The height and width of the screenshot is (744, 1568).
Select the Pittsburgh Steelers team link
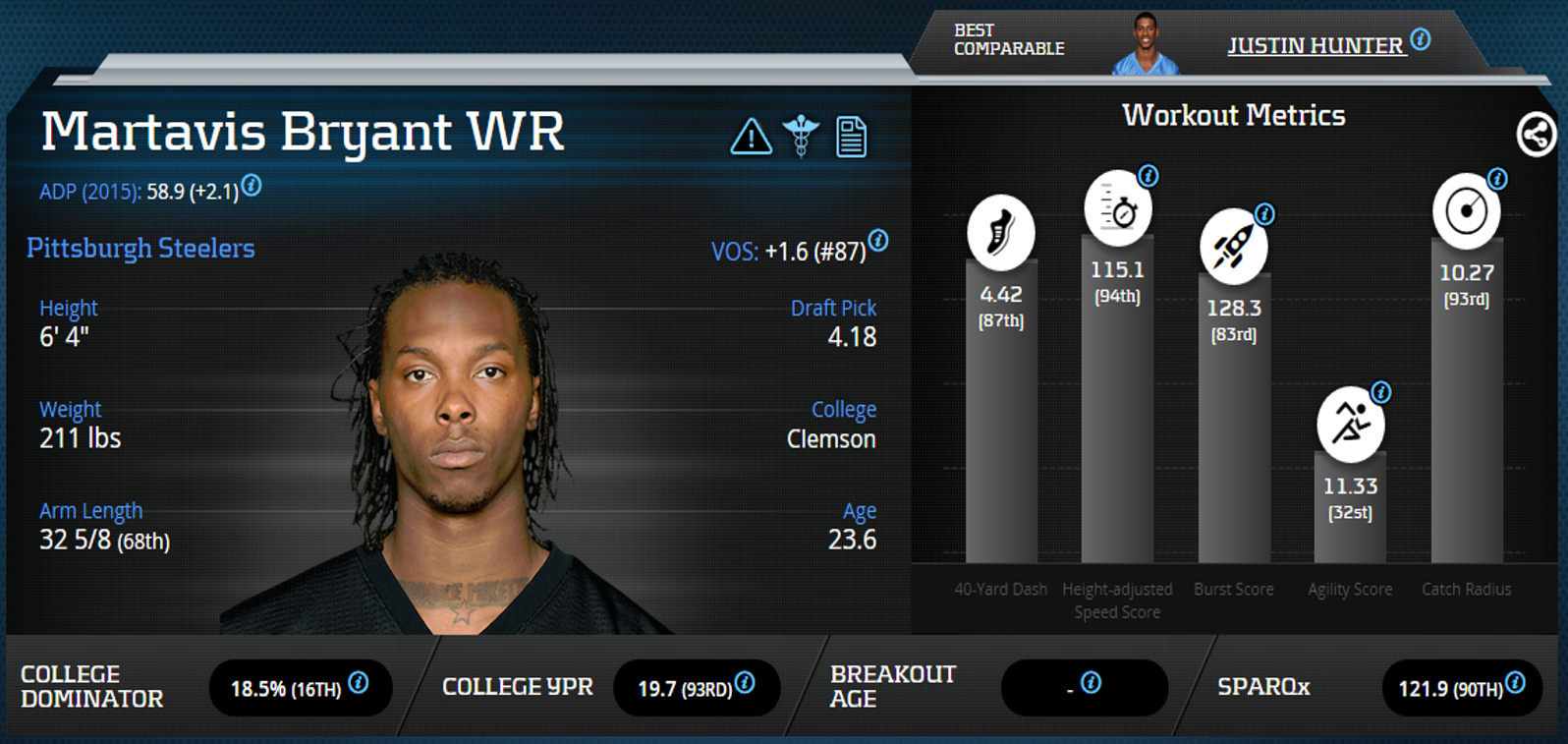[x=140, y=249]
